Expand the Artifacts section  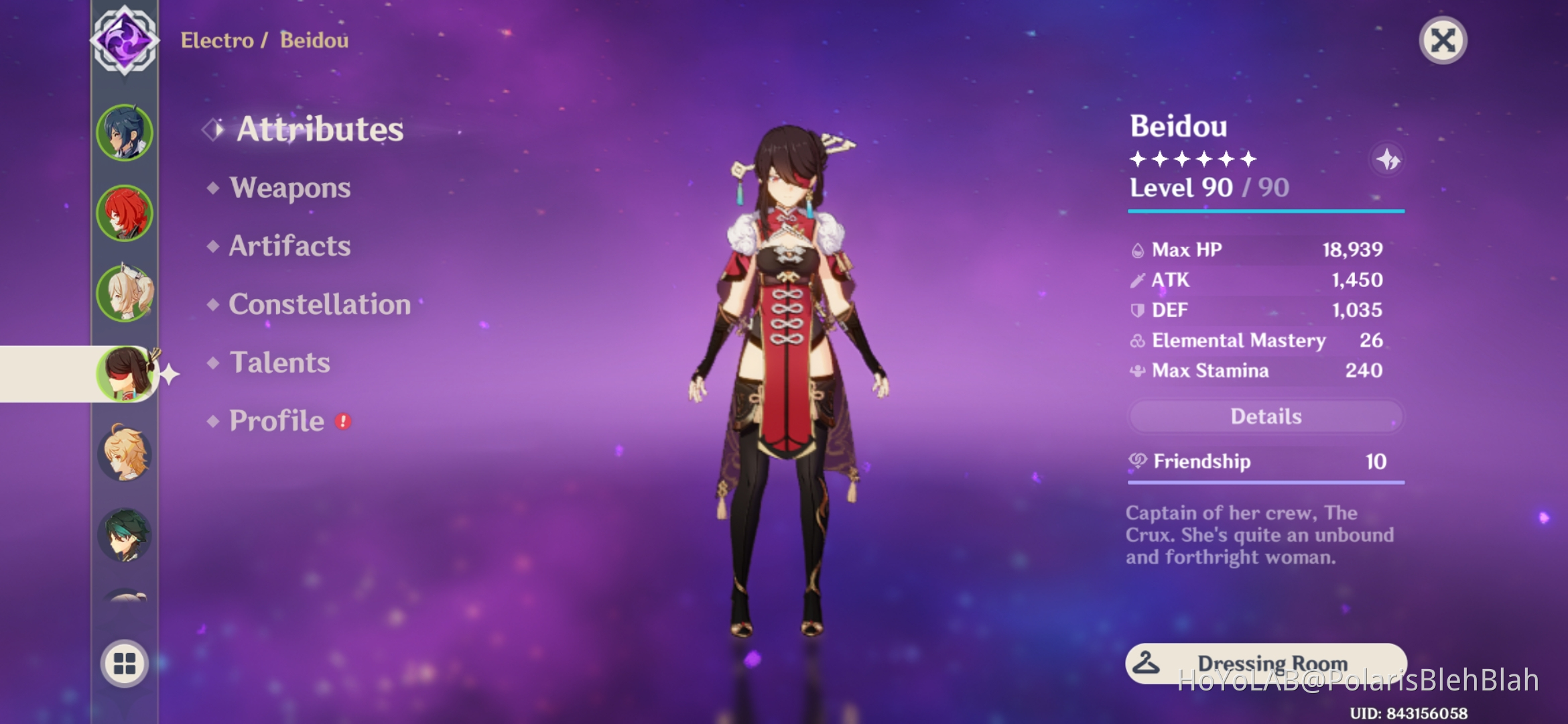(288, 246)
